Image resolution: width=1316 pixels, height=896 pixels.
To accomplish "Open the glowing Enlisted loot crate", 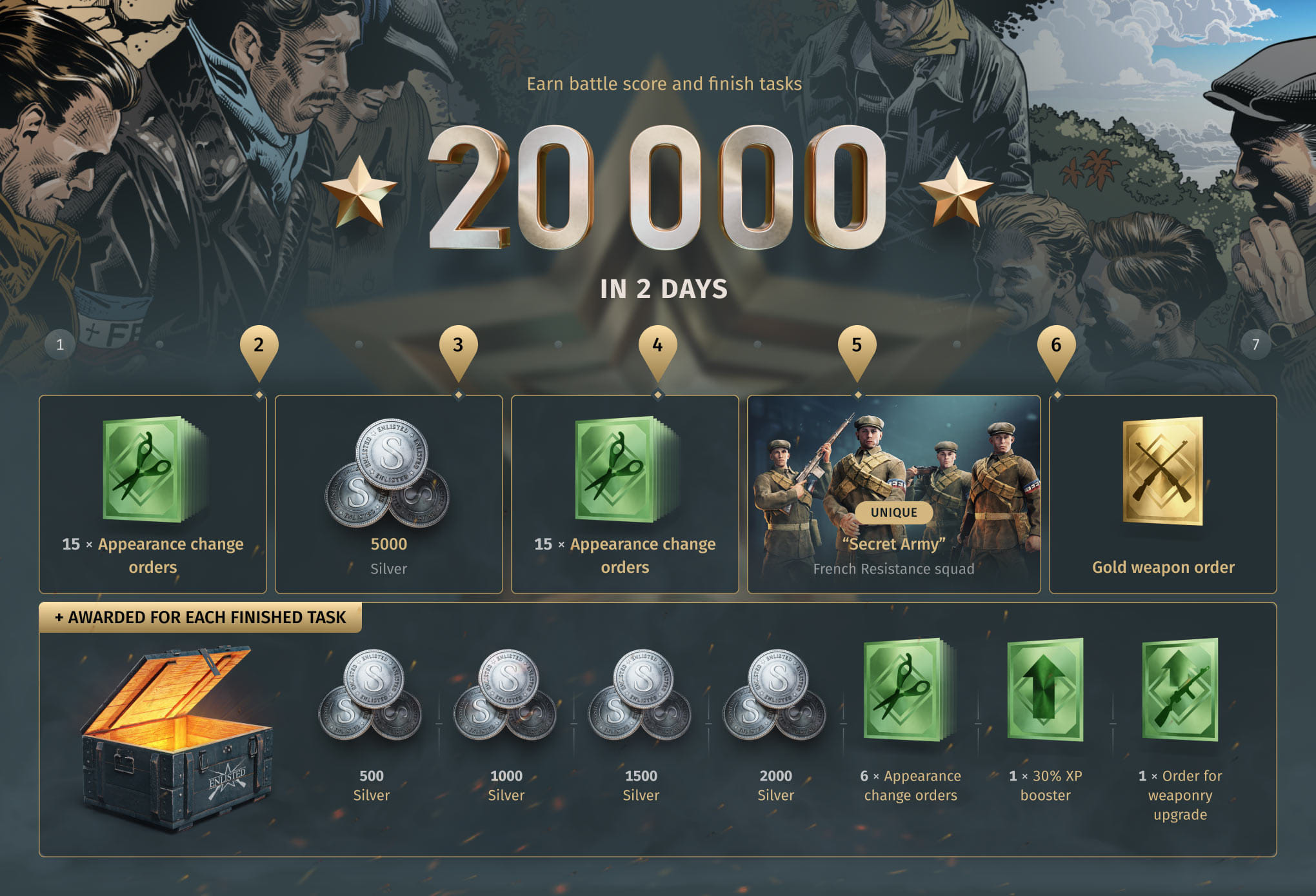I will (175, 735).
